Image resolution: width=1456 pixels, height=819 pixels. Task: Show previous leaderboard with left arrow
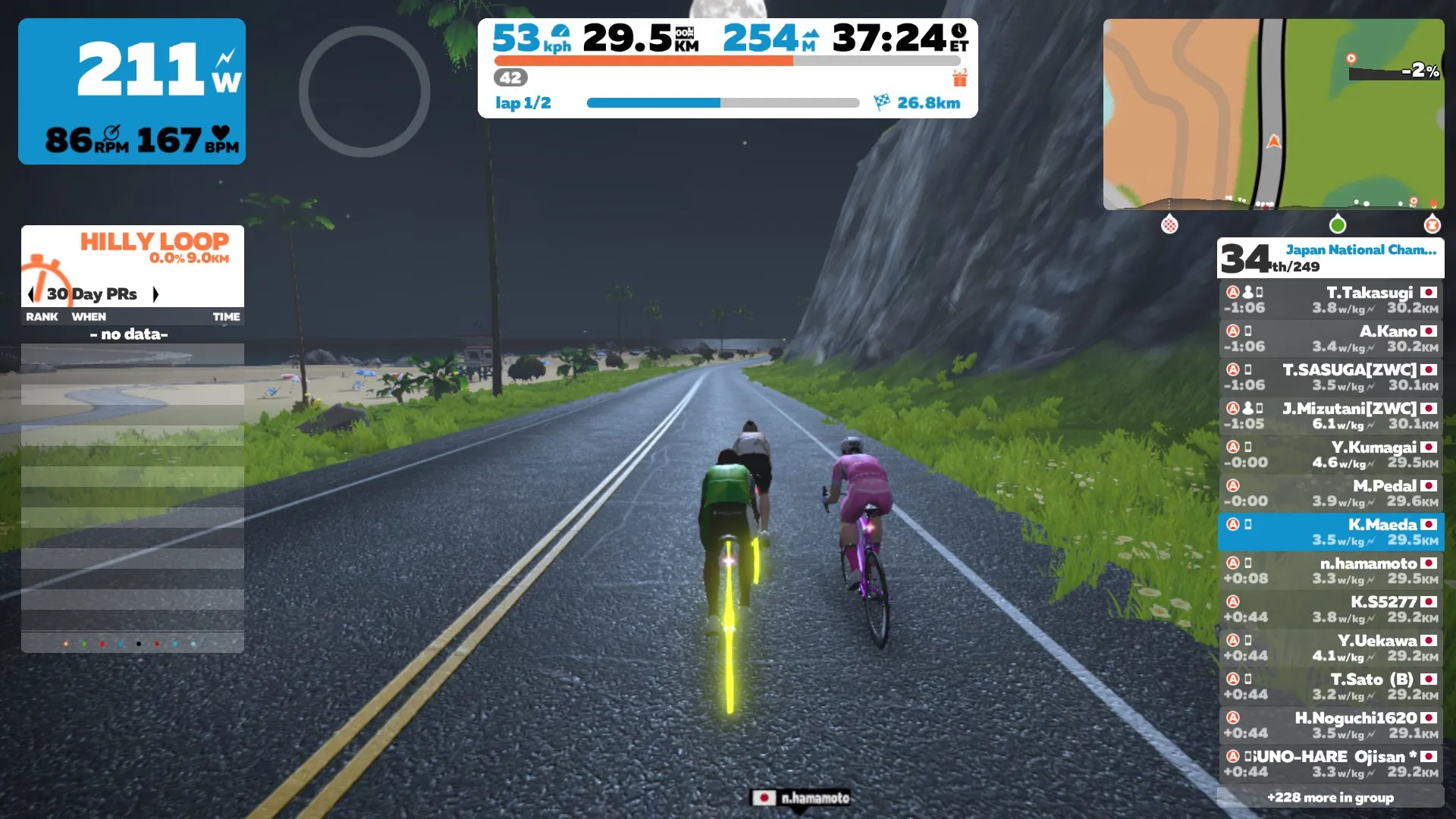coord(30,294)
